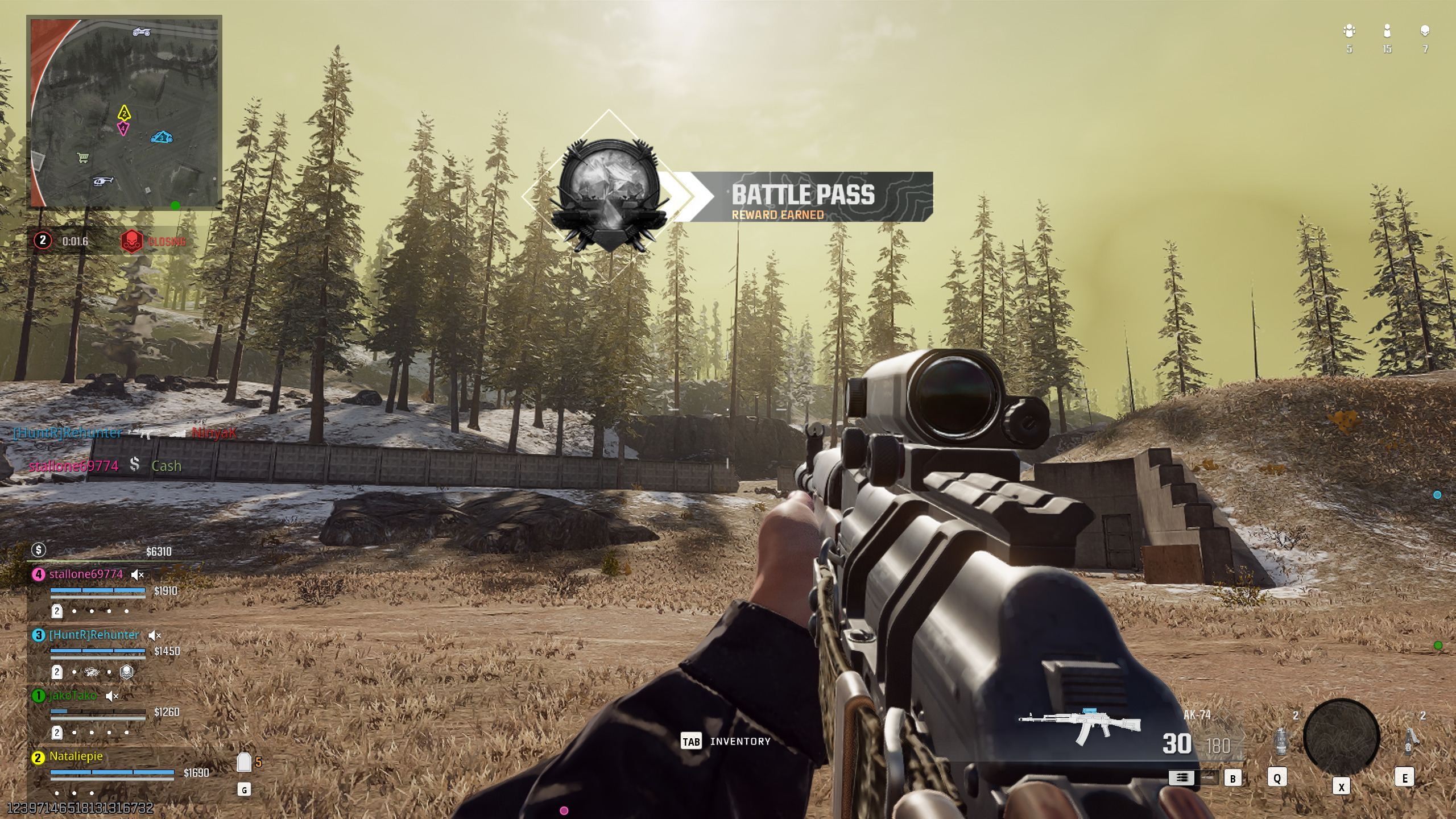Click the minimap
The height and width of the screenshot is (819, 1456).
(124, 113)
